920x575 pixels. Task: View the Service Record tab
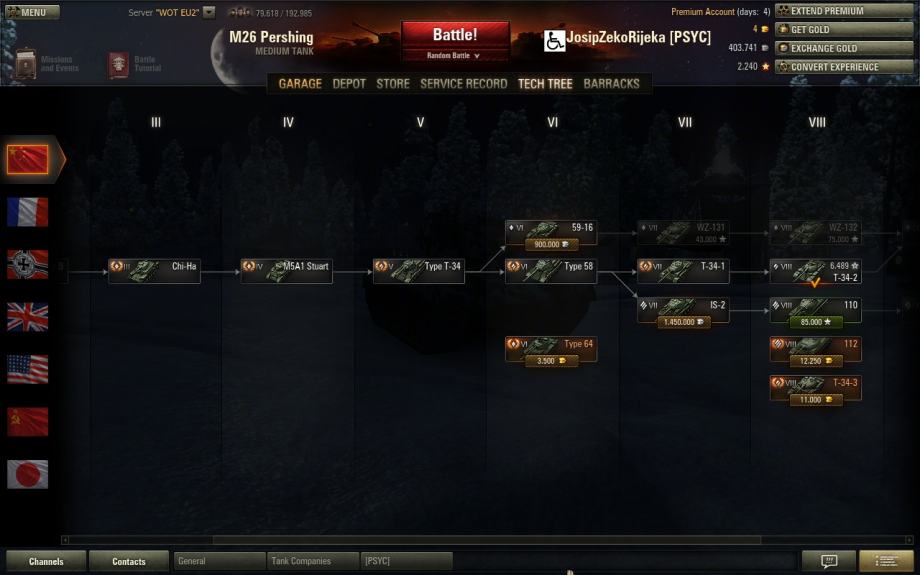[x=463, y=84]
